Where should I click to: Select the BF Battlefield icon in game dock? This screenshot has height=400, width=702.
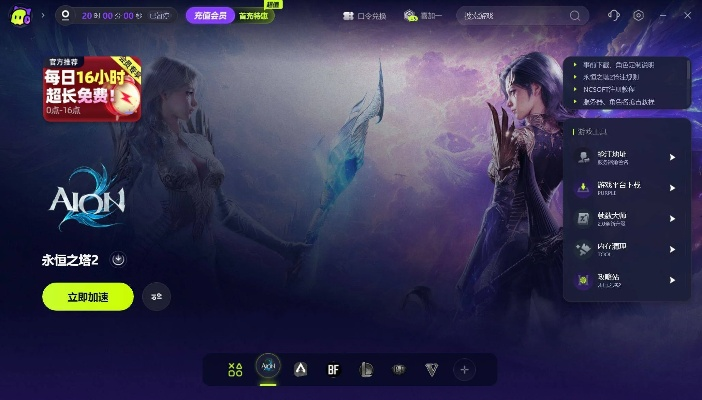(333, 369)
